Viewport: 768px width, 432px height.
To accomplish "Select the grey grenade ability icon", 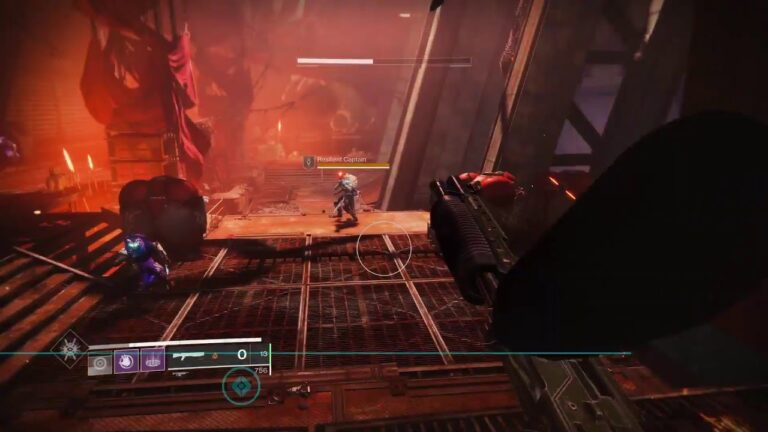I will (98, 364).
